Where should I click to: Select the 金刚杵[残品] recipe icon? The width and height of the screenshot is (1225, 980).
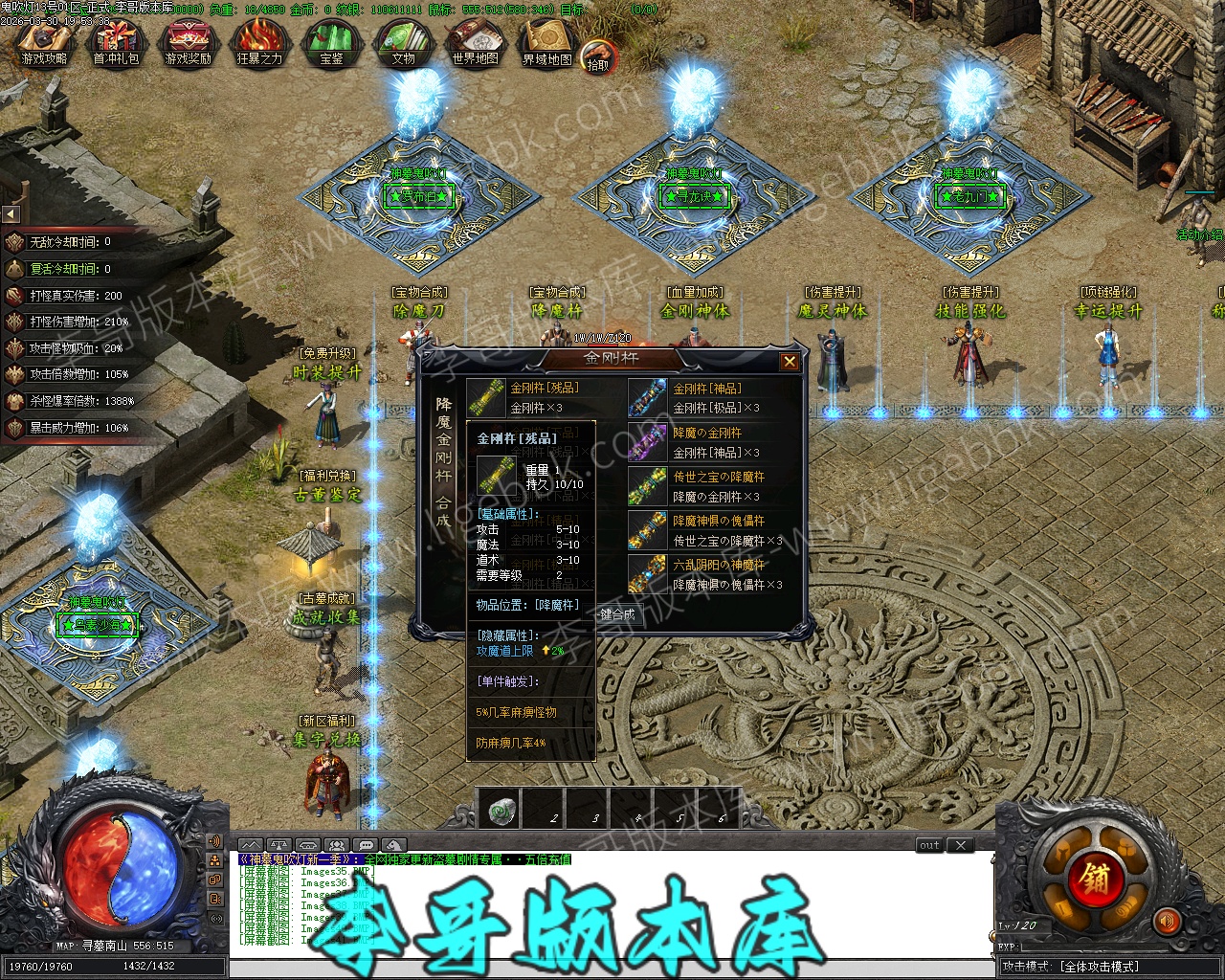click(485, 397)
